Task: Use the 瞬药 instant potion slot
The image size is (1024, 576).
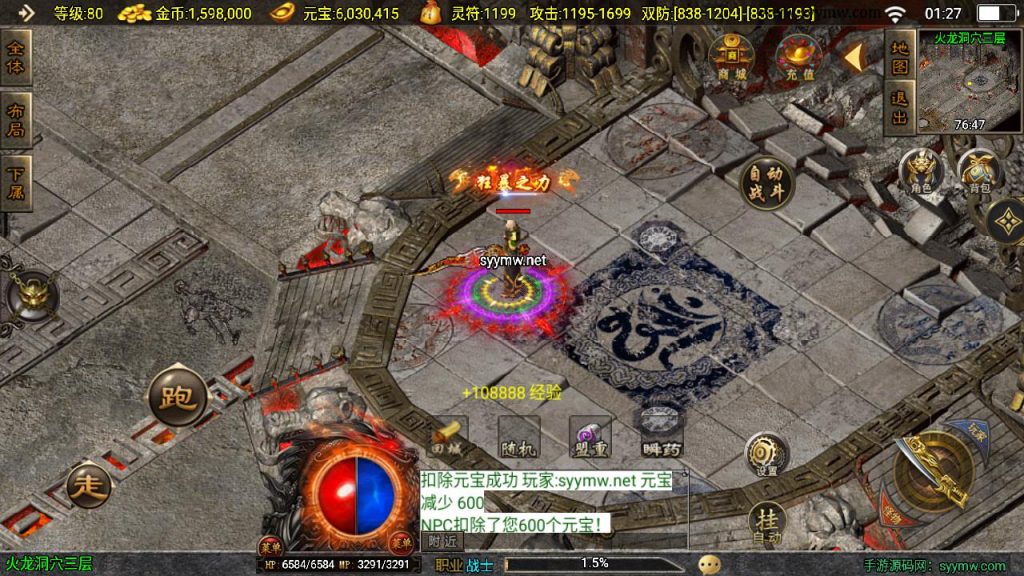Action: tap(658, 436)
